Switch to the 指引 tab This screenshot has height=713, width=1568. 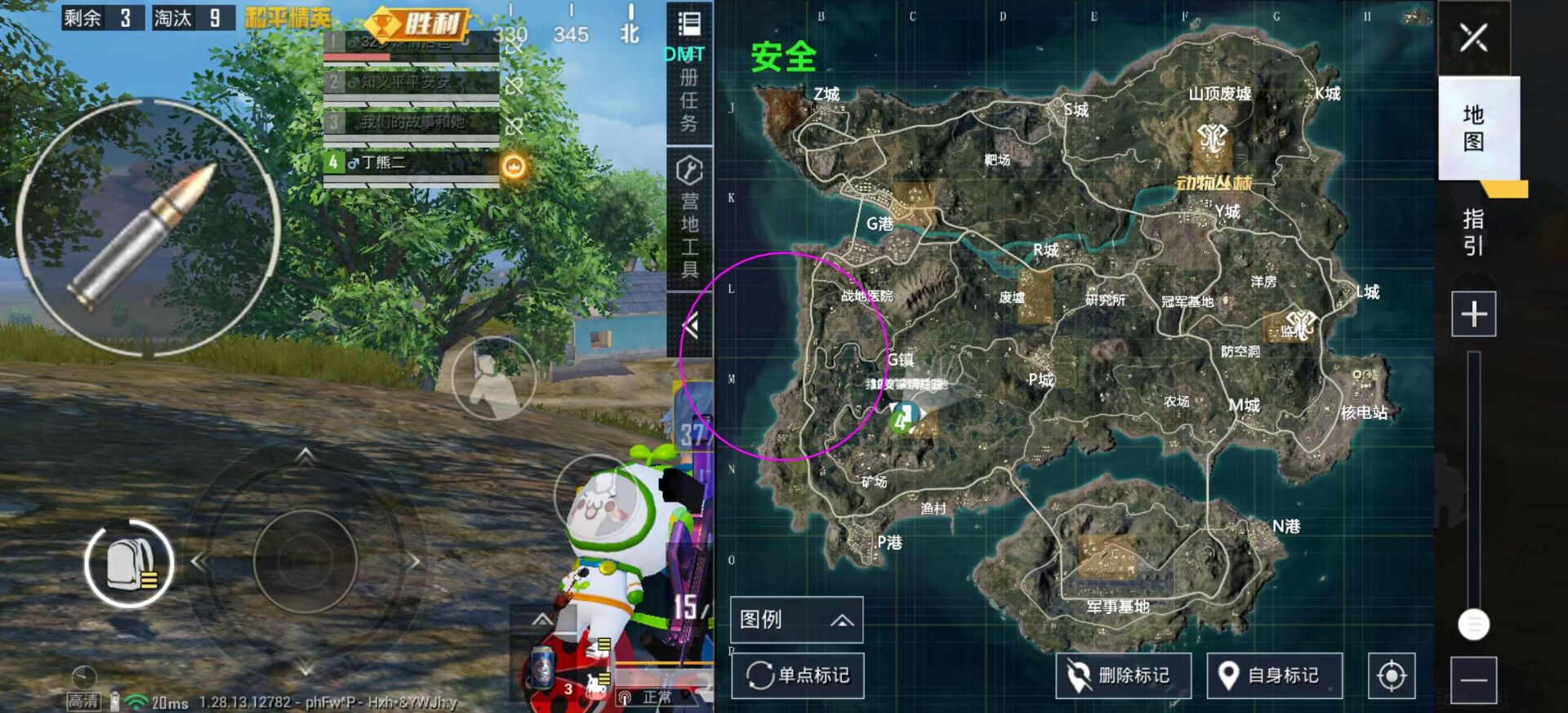click(x=1472, y=233)
